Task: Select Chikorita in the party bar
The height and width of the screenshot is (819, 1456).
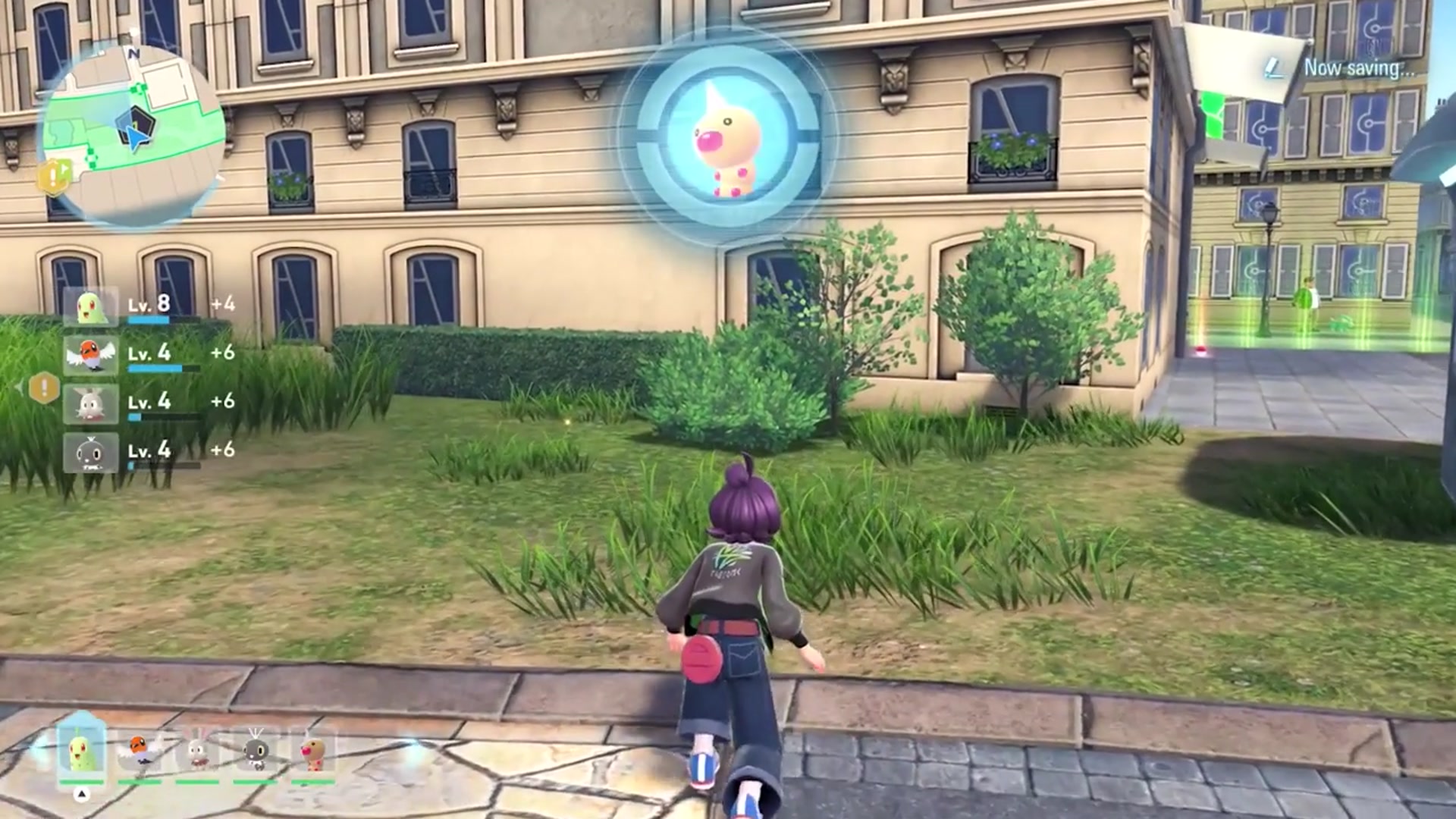Action: 82,751
